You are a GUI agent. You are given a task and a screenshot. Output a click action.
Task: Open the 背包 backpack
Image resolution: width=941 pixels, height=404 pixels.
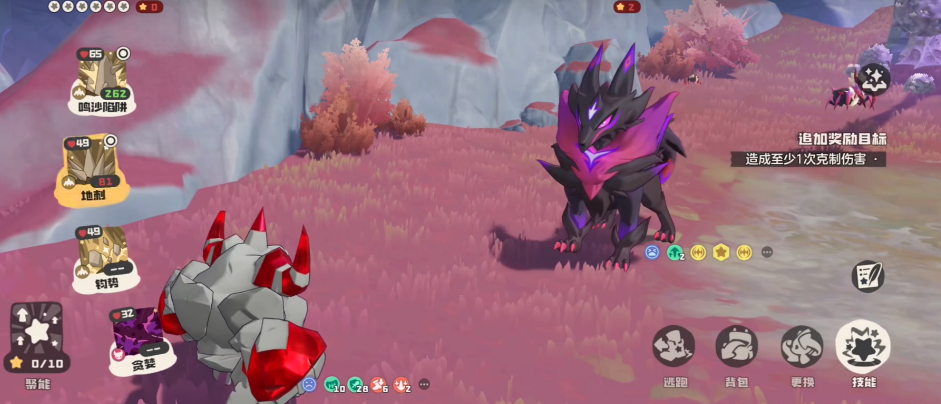click(737, 348)
